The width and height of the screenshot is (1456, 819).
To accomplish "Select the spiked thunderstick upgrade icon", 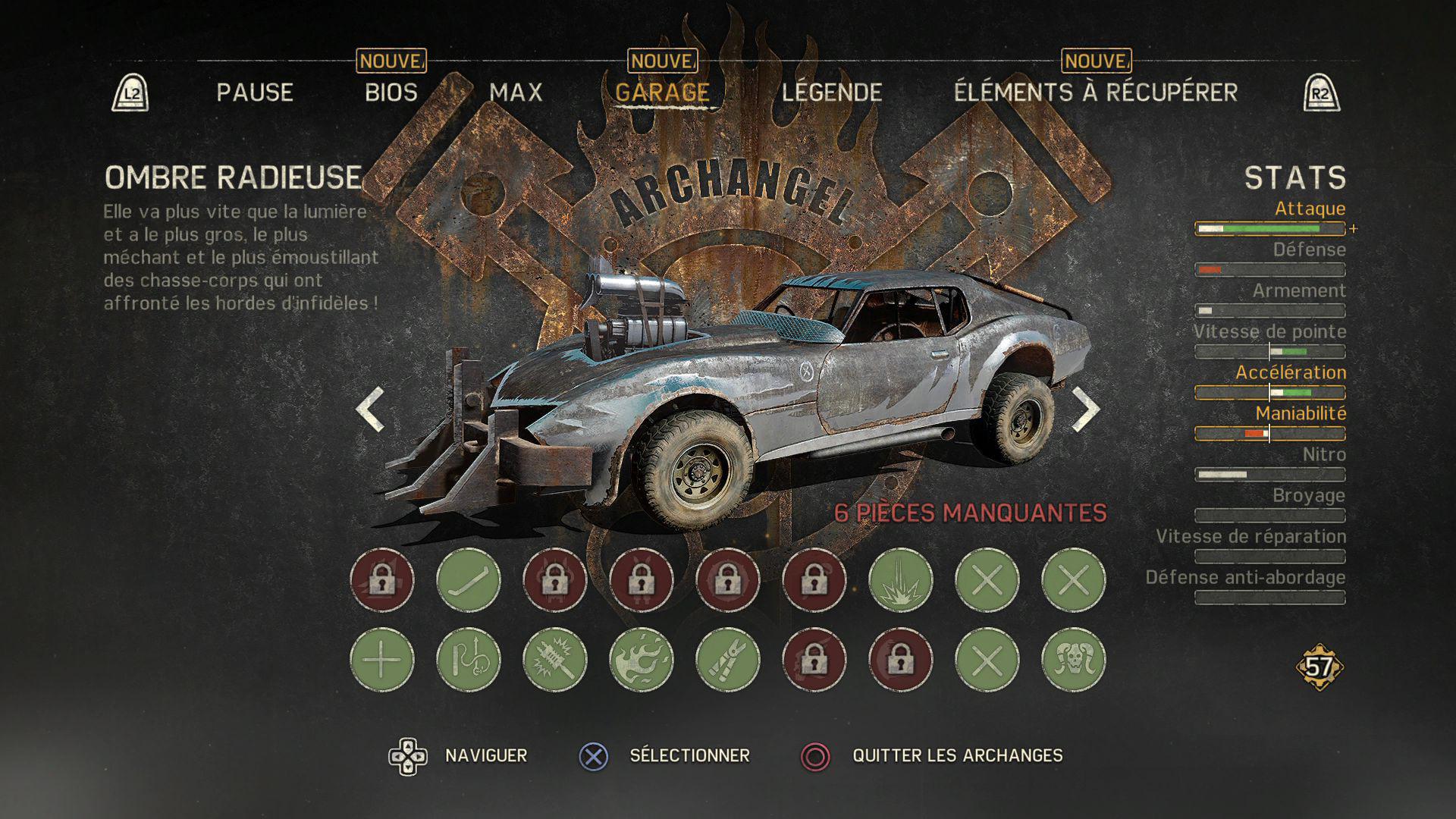I will pyautogui.click(x=555, y=660).
